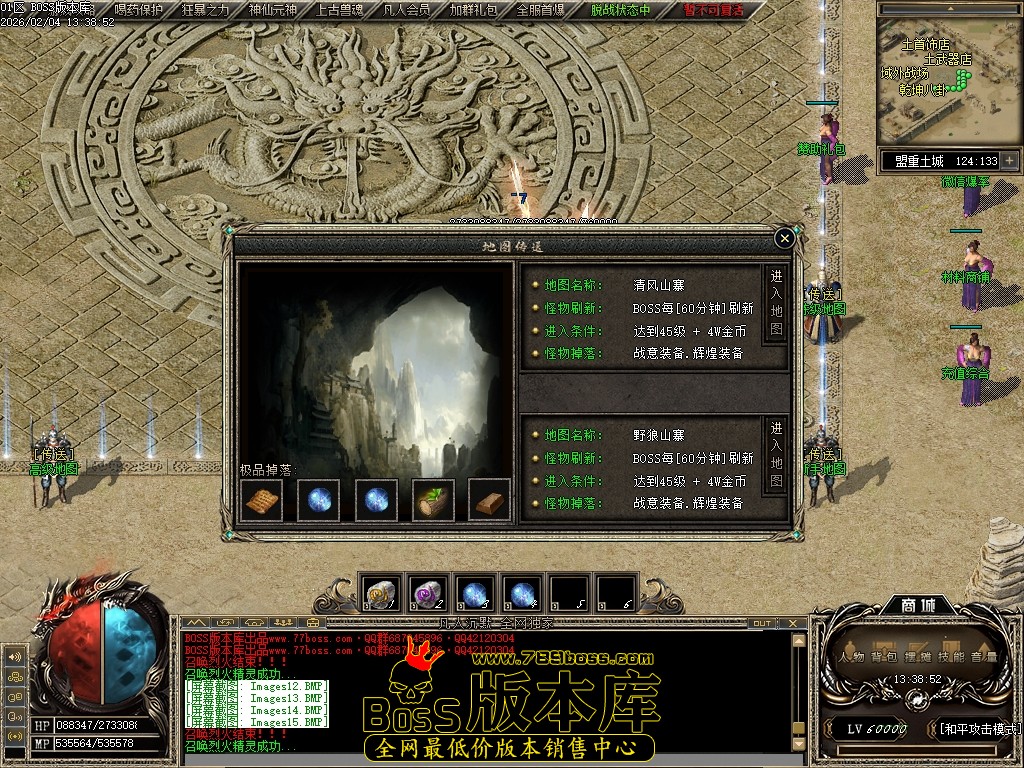Click the OUT button on chat bar
The width and height of the screenshot is (1024, 768).
pyautogui.click(x=763, y=623)
